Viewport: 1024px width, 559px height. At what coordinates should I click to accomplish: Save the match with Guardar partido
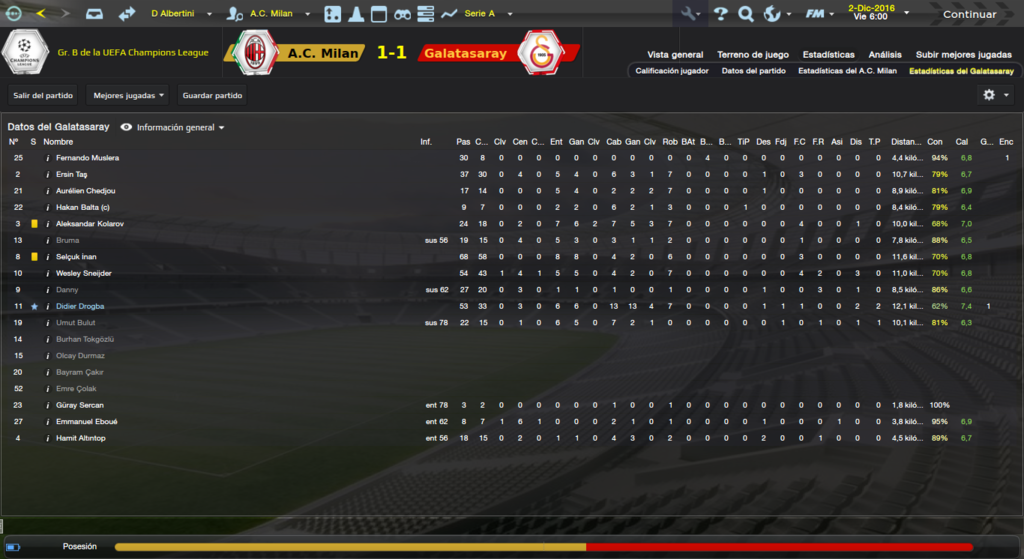pyautogui.click(x=212, y=95)
